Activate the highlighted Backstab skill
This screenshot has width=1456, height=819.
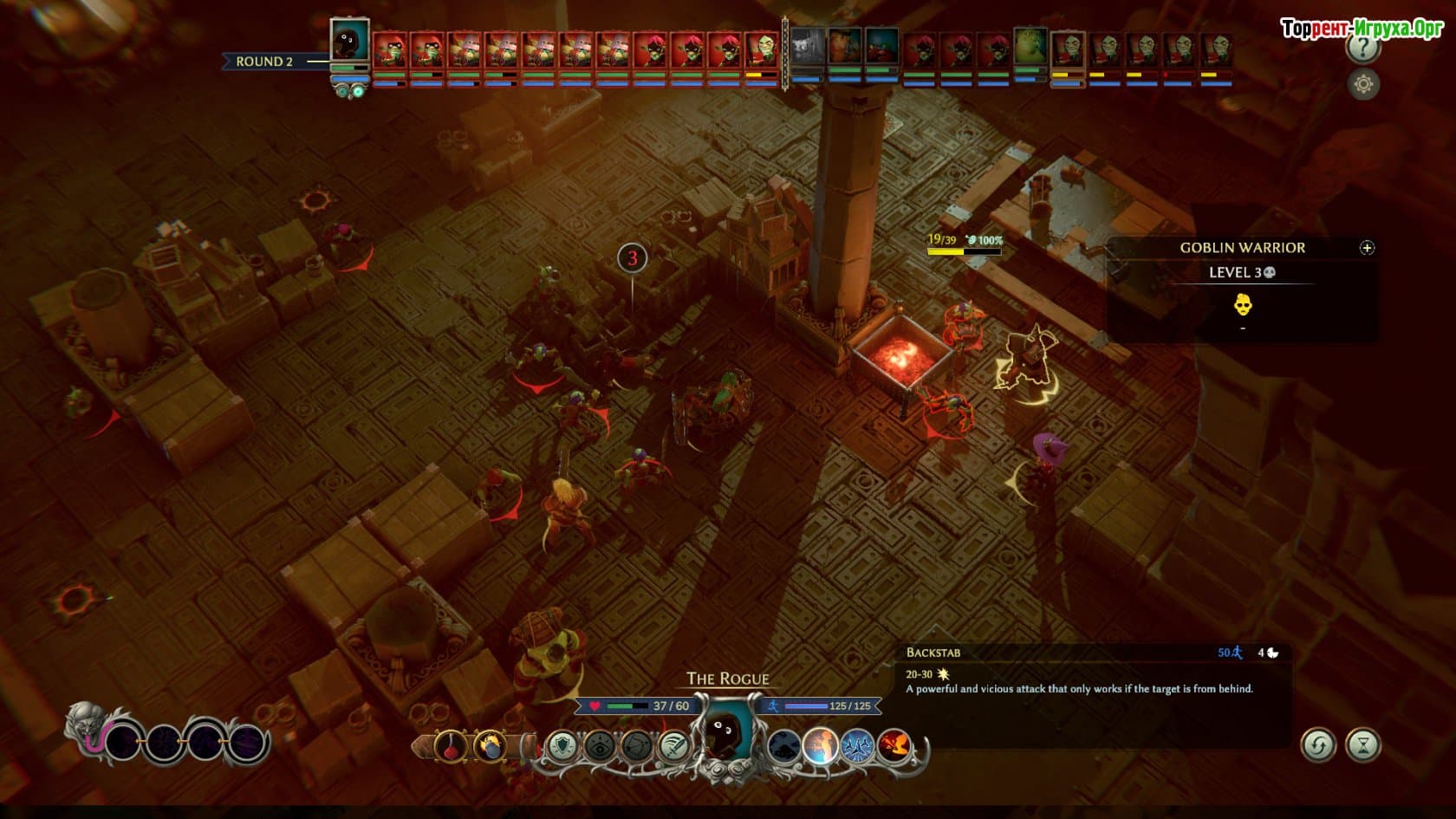(x=820, y=745)
